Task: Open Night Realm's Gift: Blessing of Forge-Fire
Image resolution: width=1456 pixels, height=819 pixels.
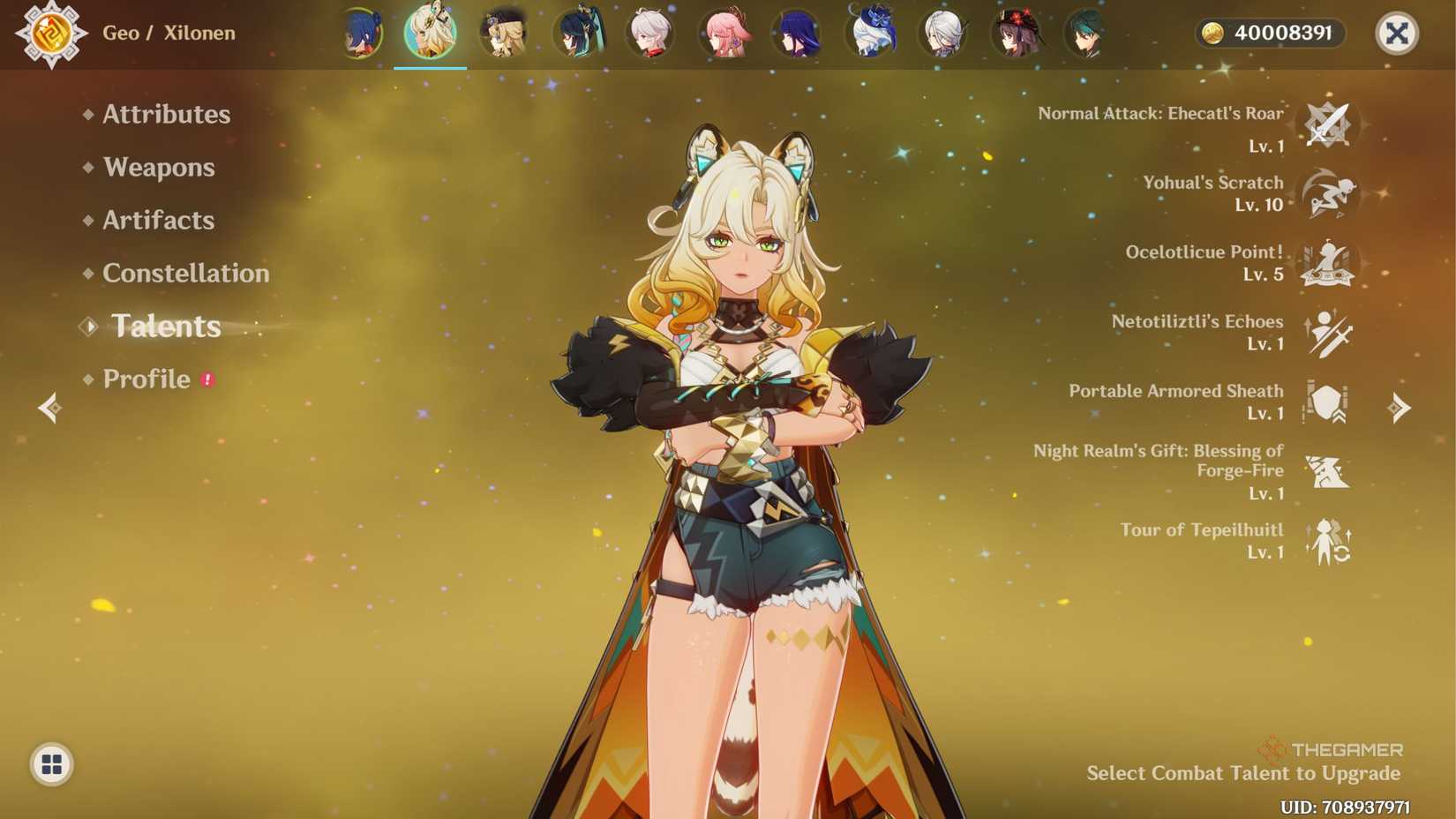Action: [1326, 473]
